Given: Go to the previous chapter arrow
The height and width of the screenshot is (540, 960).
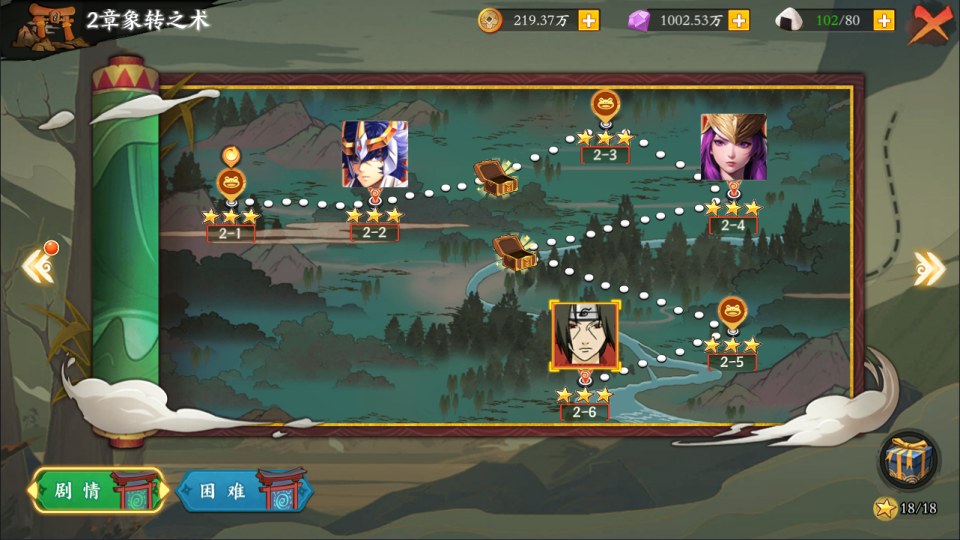Looking at the screenshot, I should tap(38, 265).
